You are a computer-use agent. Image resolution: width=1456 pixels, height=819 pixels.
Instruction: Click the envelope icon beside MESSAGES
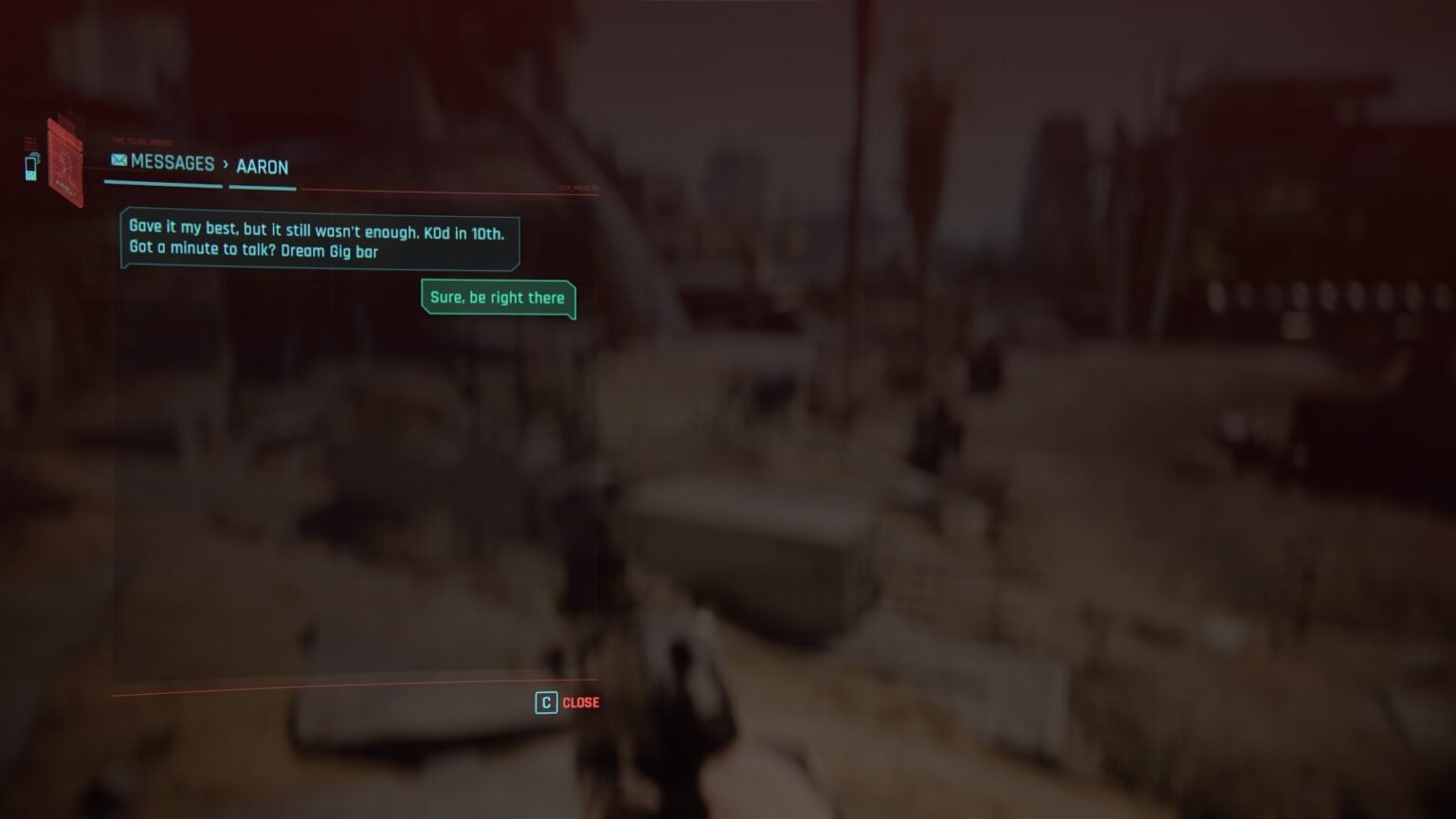point(118,160)
